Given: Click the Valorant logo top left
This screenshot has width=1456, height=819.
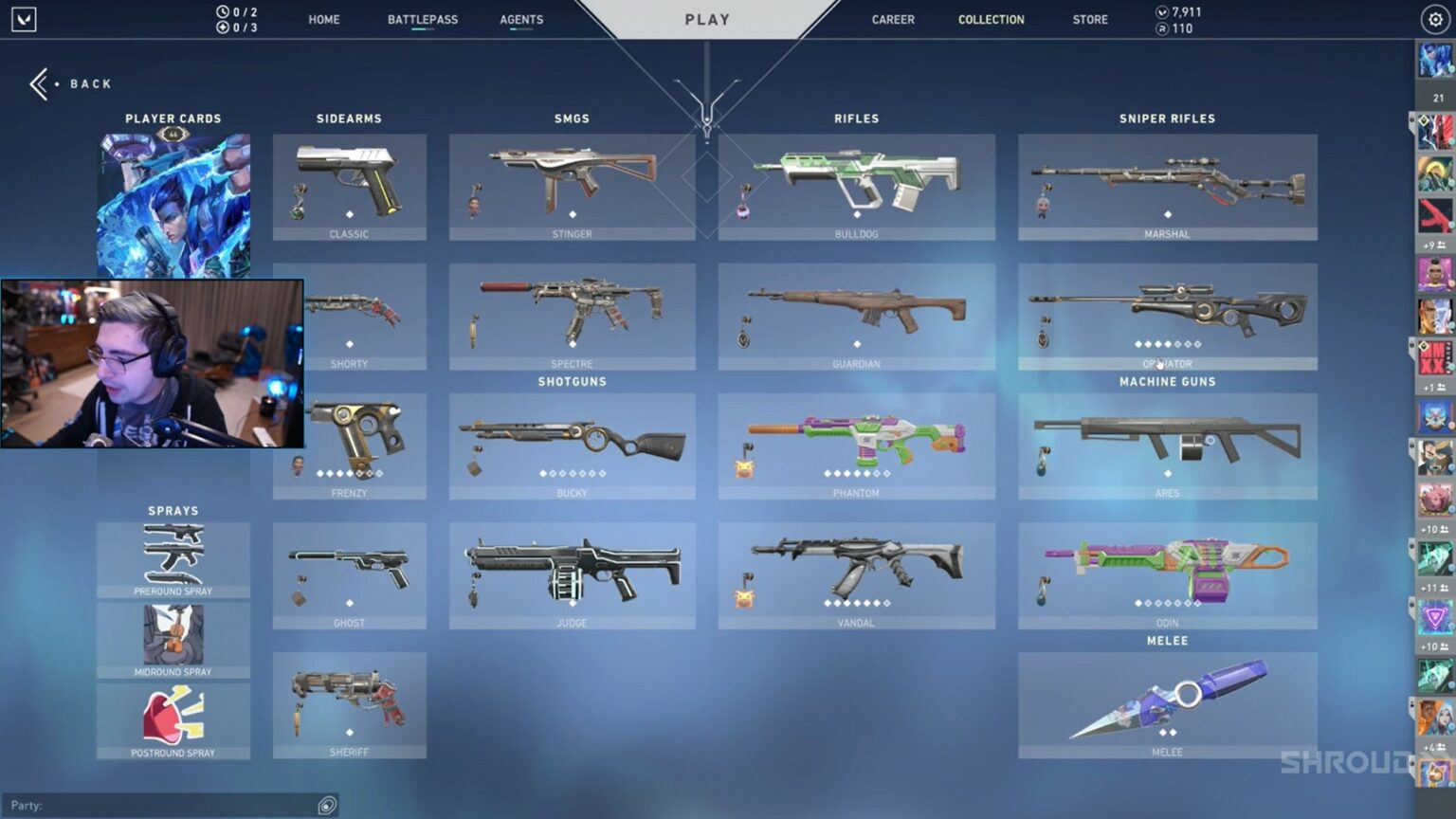Looking at the screenshot, I should point(24,19).
